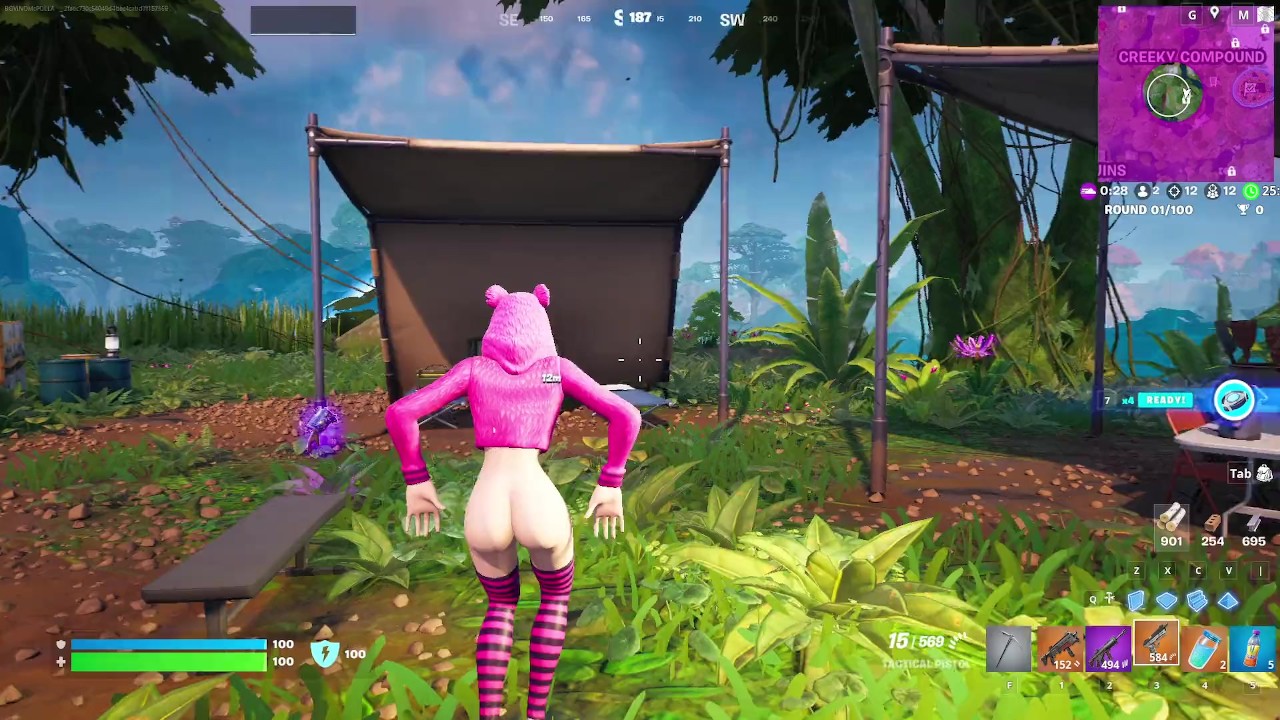The width and height of the screenshot is (1280, 720).
Task: Equip the submachine gun with 152 ammo
Action: (1058, 648)
